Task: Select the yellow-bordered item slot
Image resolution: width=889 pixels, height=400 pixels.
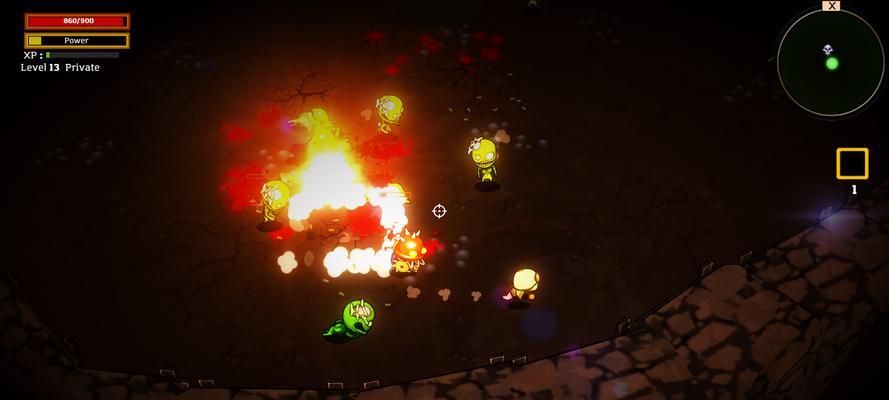Action: 852,163
